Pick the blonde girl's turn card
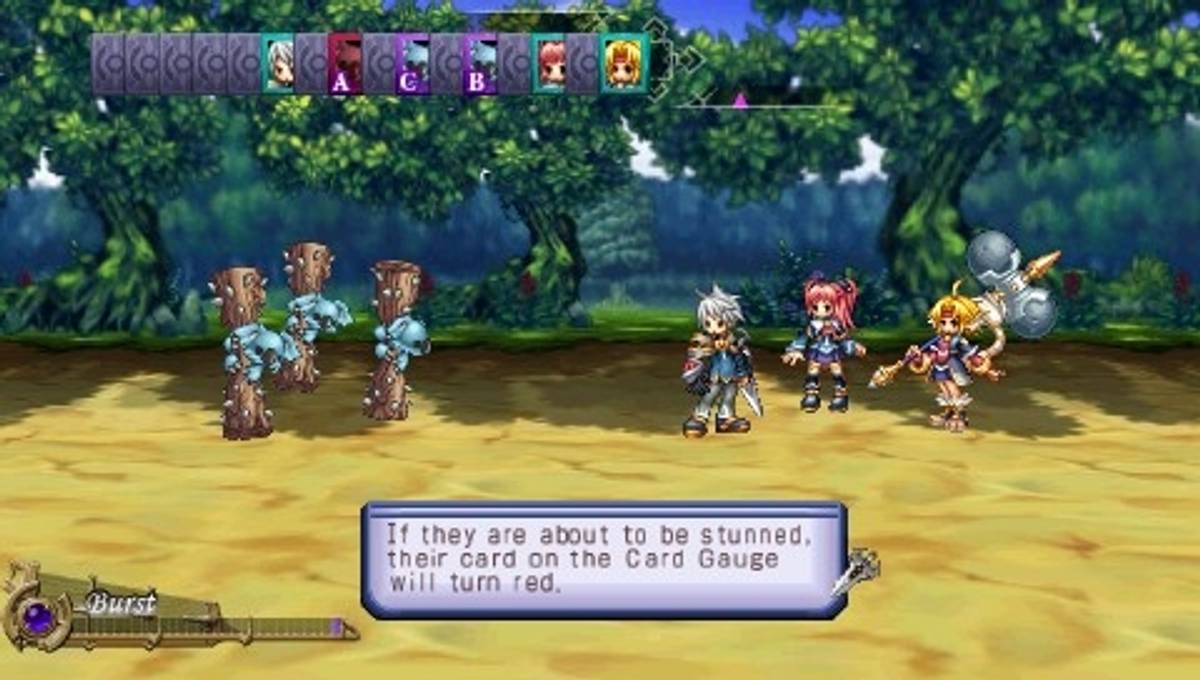1200x680 pixels. pos(624,64)
